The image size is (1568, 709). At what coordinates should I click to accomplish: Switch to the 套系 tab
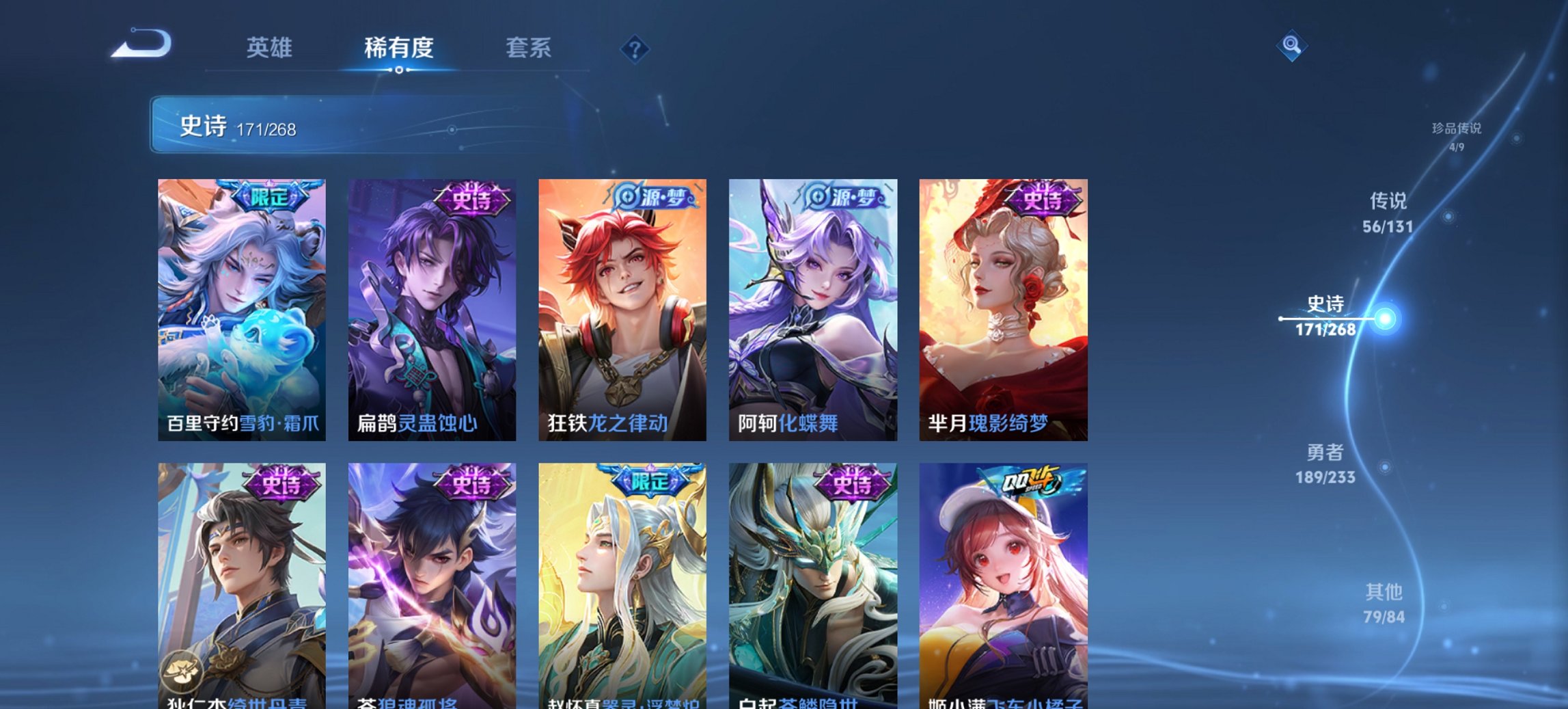[529, 48]
